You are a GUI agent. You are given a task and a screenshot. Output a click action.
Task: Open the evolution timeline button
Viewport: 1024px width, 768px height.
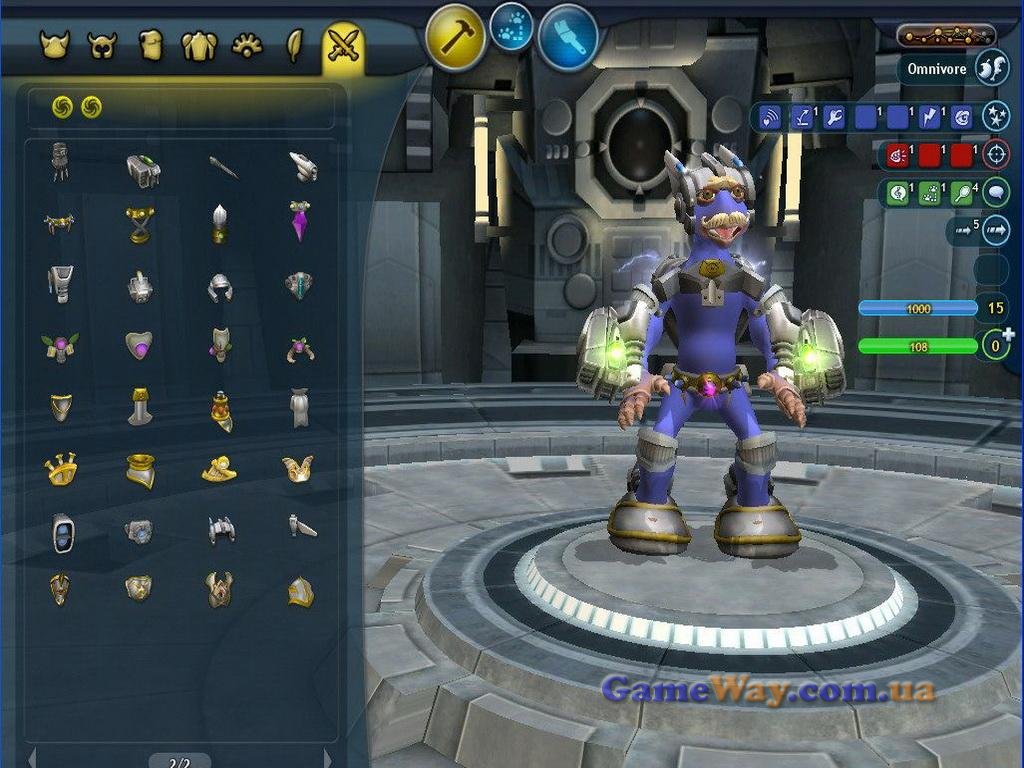click(x=945, y=36)
